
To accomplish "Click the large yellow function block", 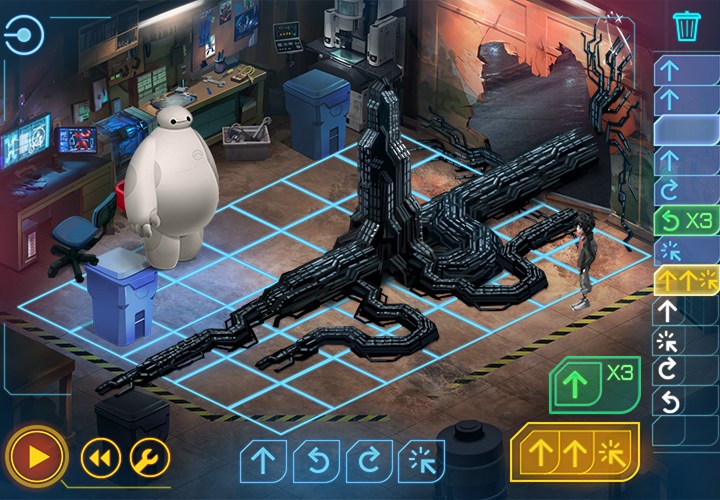I will (574, 451).
